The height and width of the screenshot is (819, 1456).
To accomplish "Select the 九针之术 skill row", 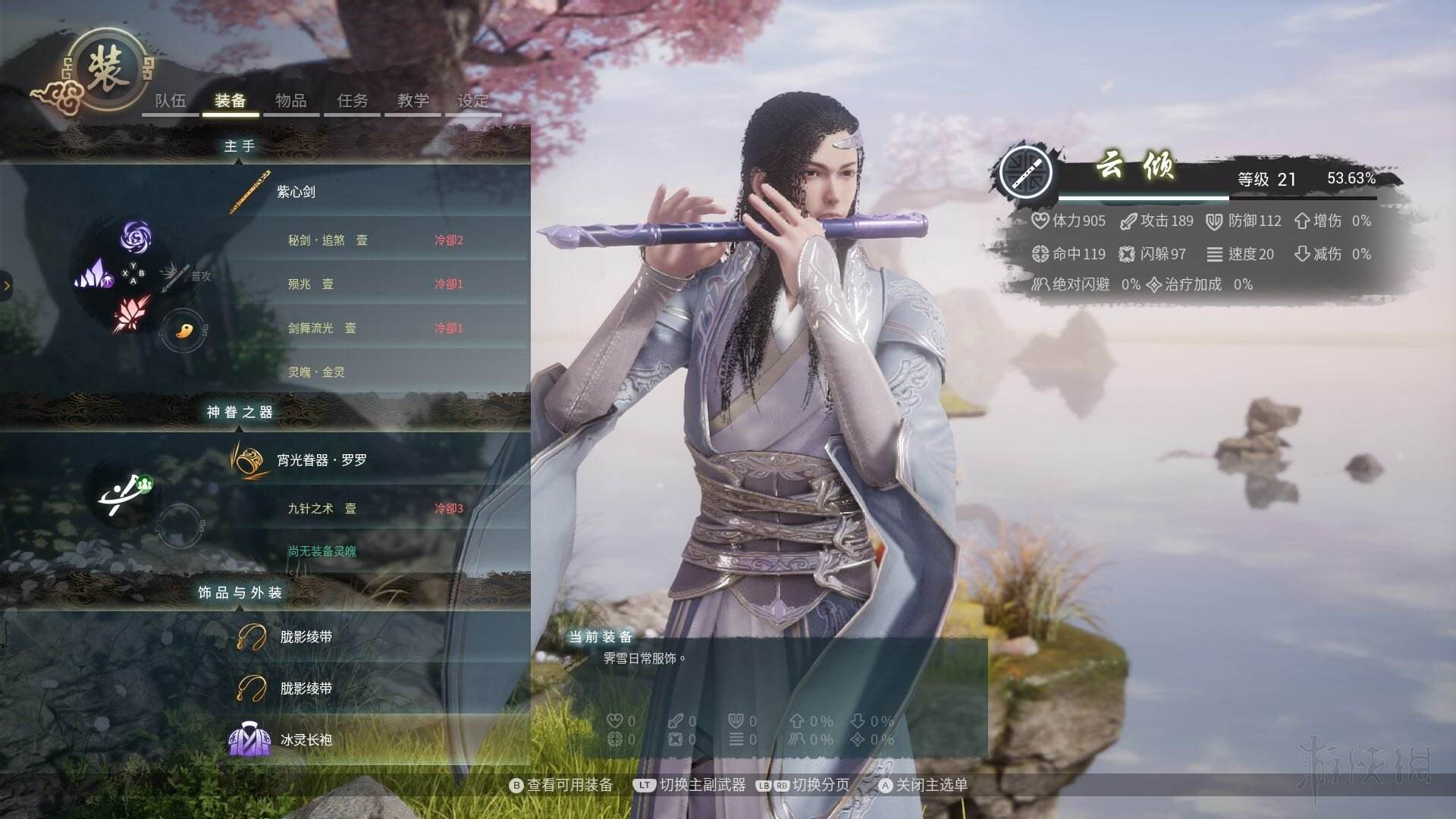I will click(322, 509).
